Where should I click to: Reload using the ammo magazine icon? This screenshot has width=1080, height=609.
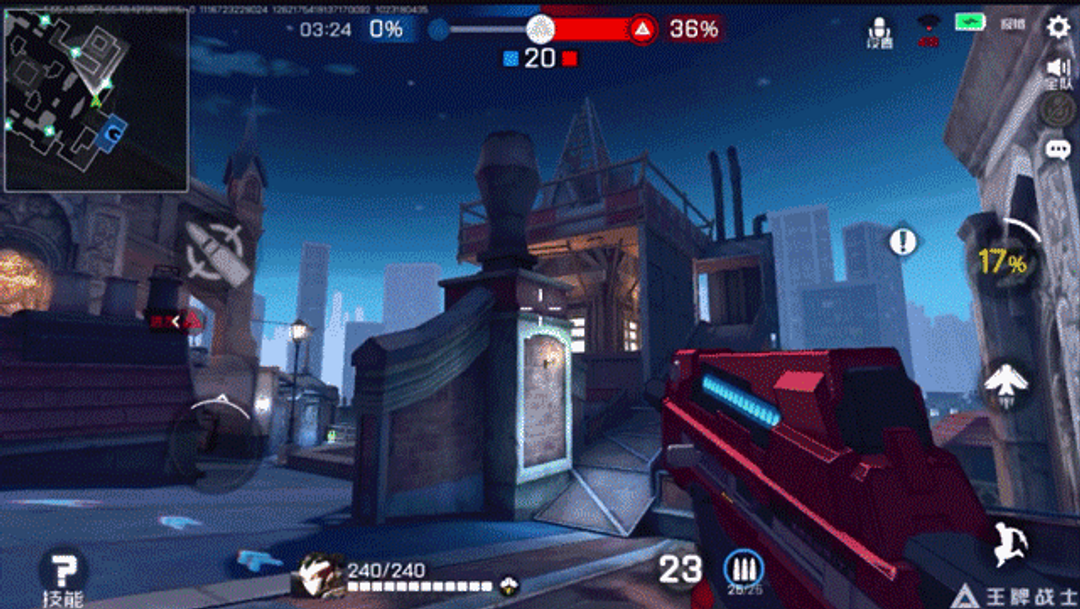(743, 568)
